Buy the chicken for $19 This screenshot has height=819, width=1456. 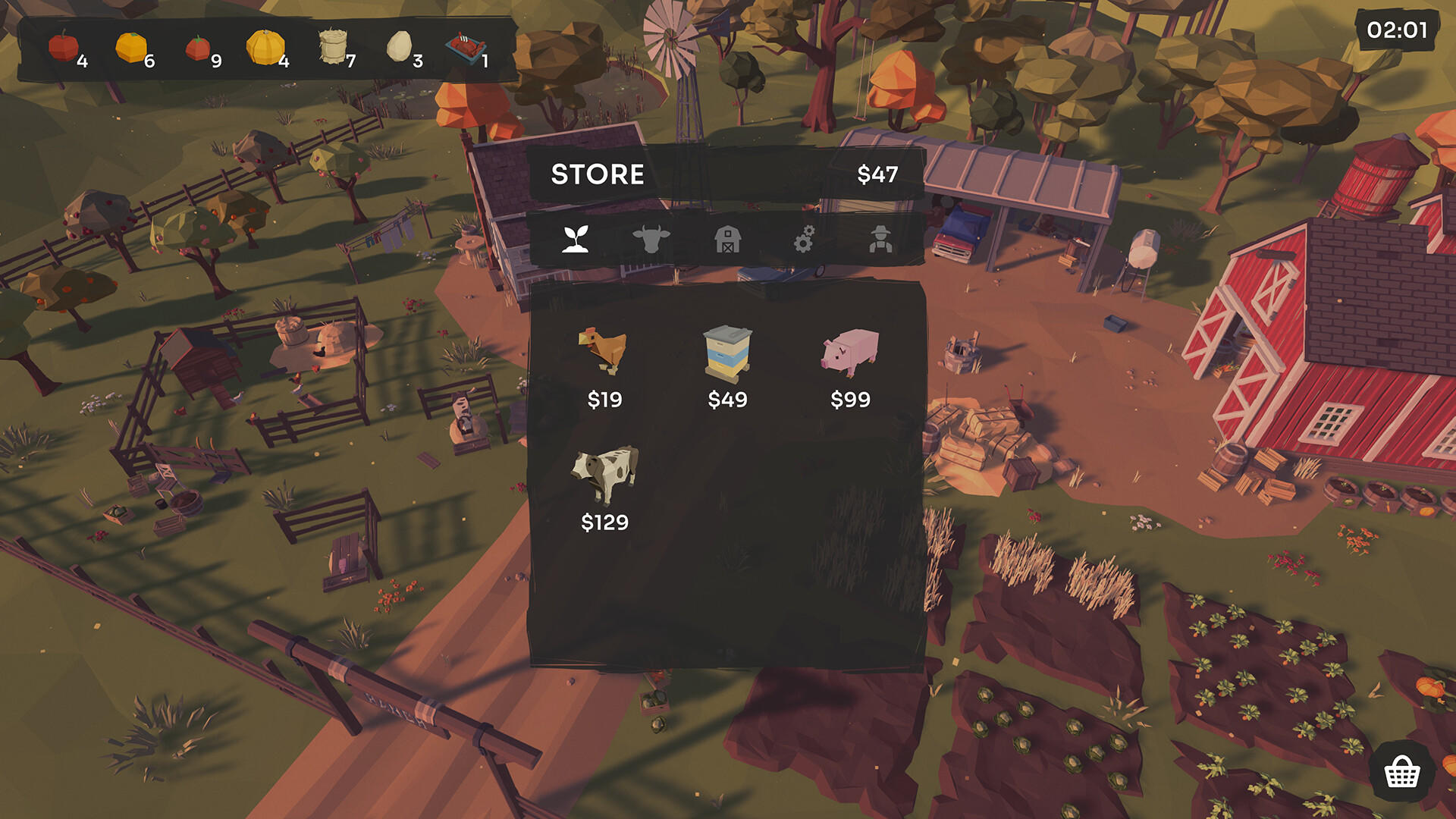pos(603,356)
